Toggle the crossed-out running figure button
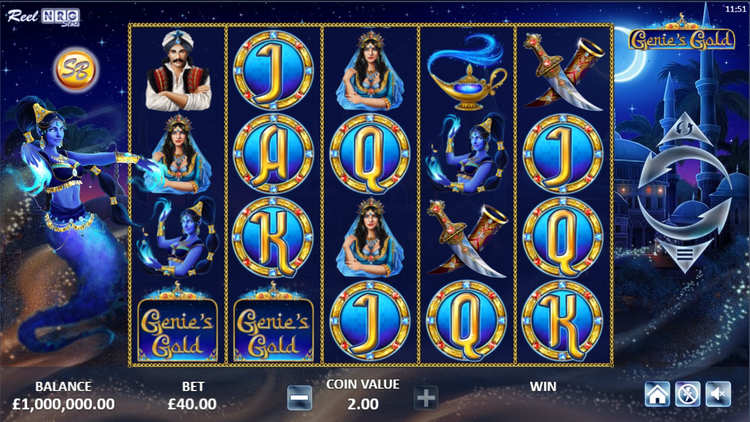The height and width of the screenshot is (422, 750). pos(687,394)
